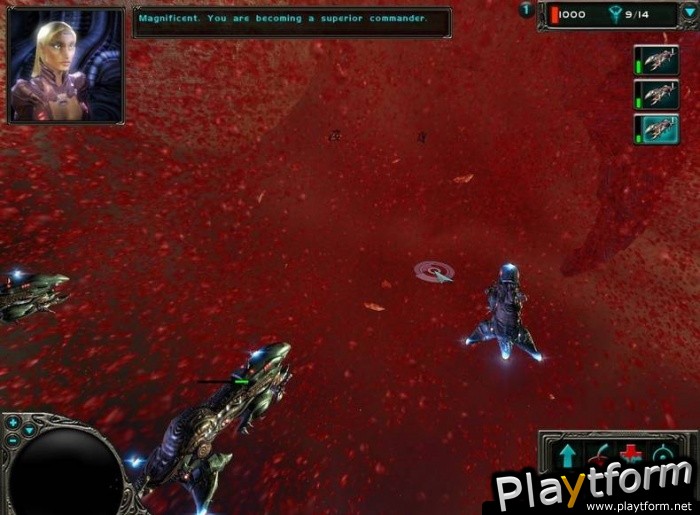This screenshot has width=700, height=515.
Task: Select control group number 1 badge
Action: tap(527, 10)
